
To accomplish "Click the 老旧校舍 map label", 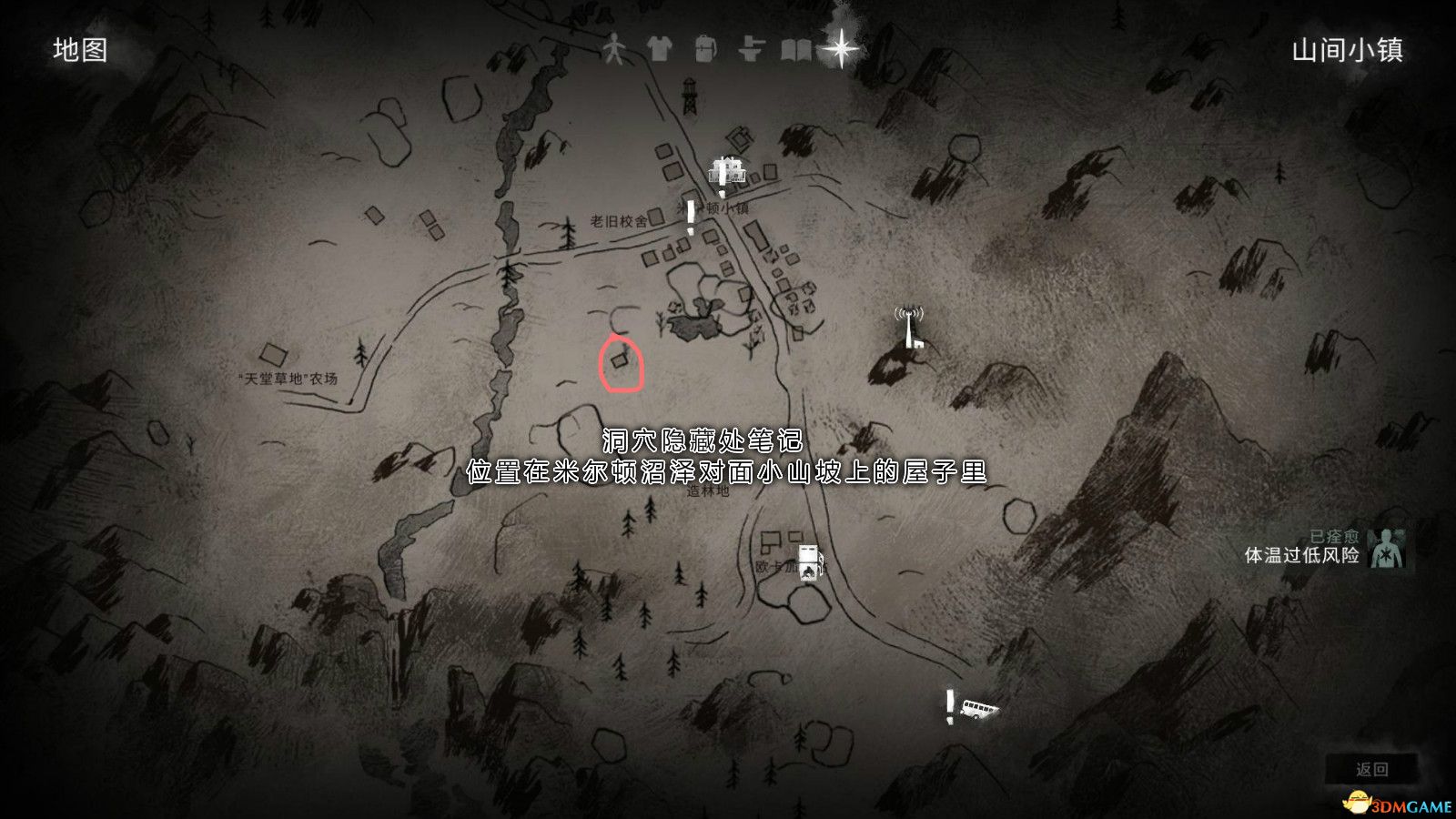I will tap(615, 220).
